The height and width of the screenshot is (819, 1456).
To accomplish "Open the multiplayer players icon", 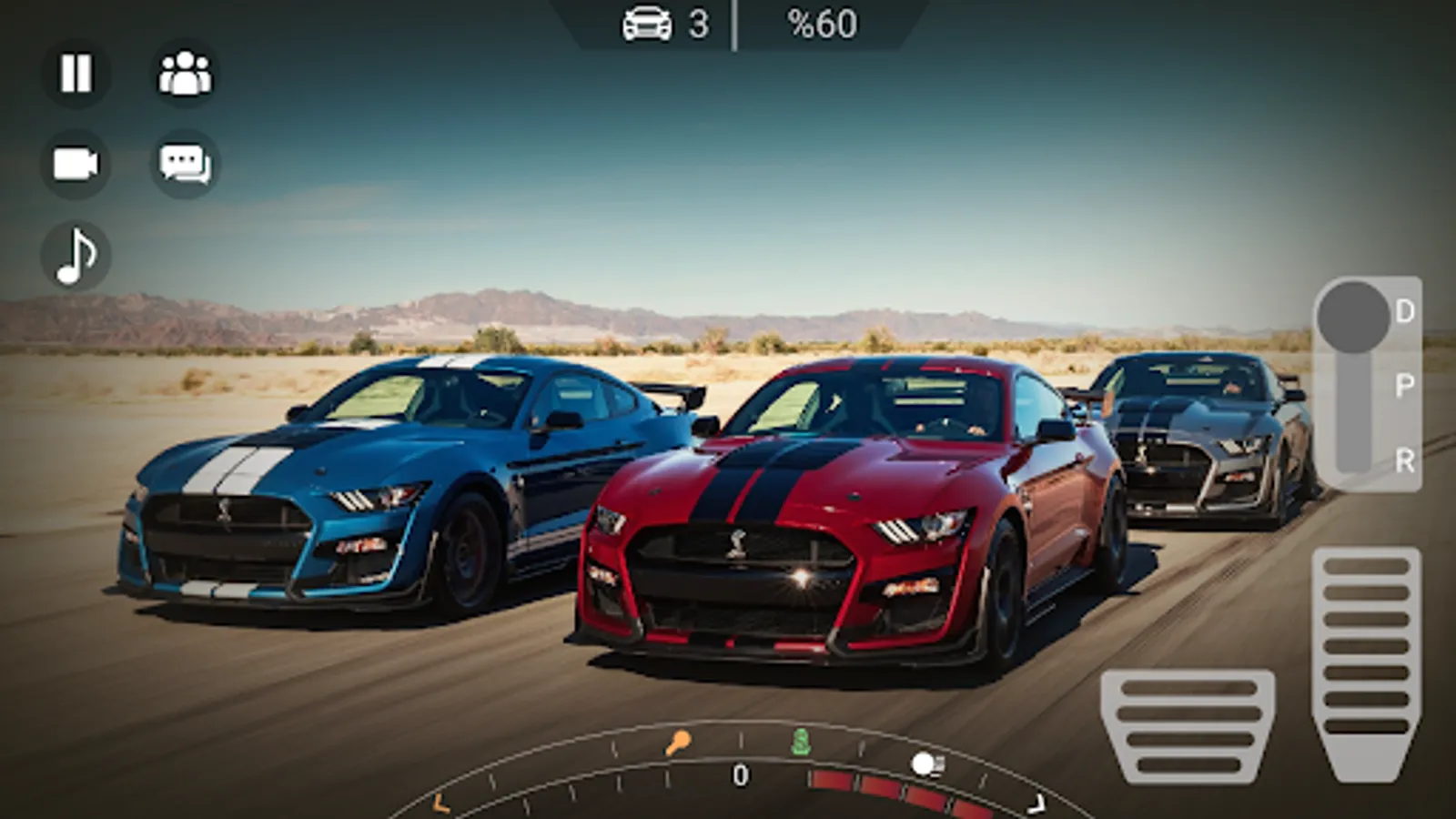I will point(185,74).
